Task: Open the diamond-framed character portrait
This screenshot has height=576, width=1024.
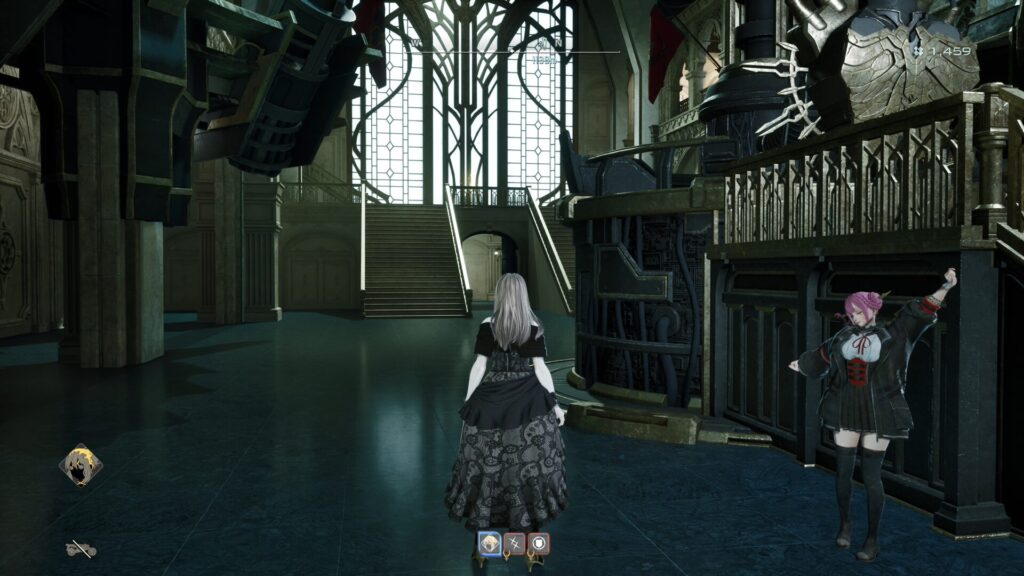Action: point(80,465)
